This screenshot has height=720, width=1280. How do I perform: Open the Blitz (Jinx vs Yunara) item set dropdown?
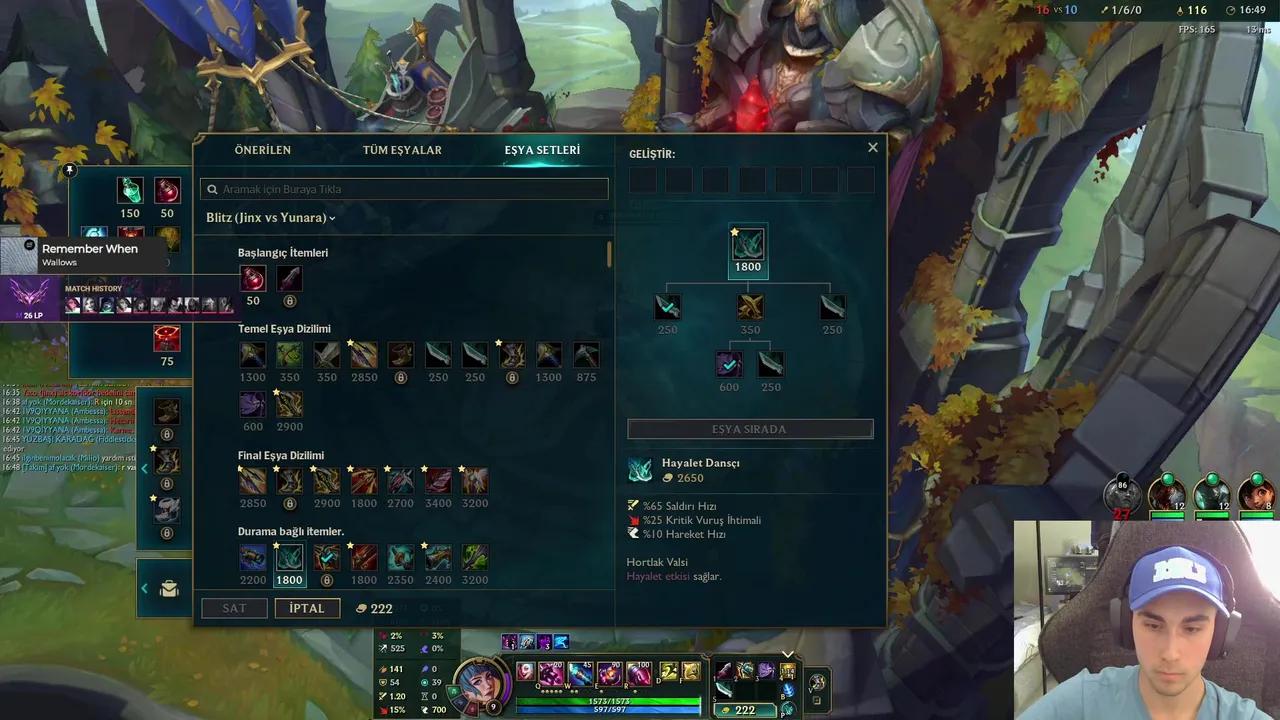pyautogui.click(x=270, y=217)
